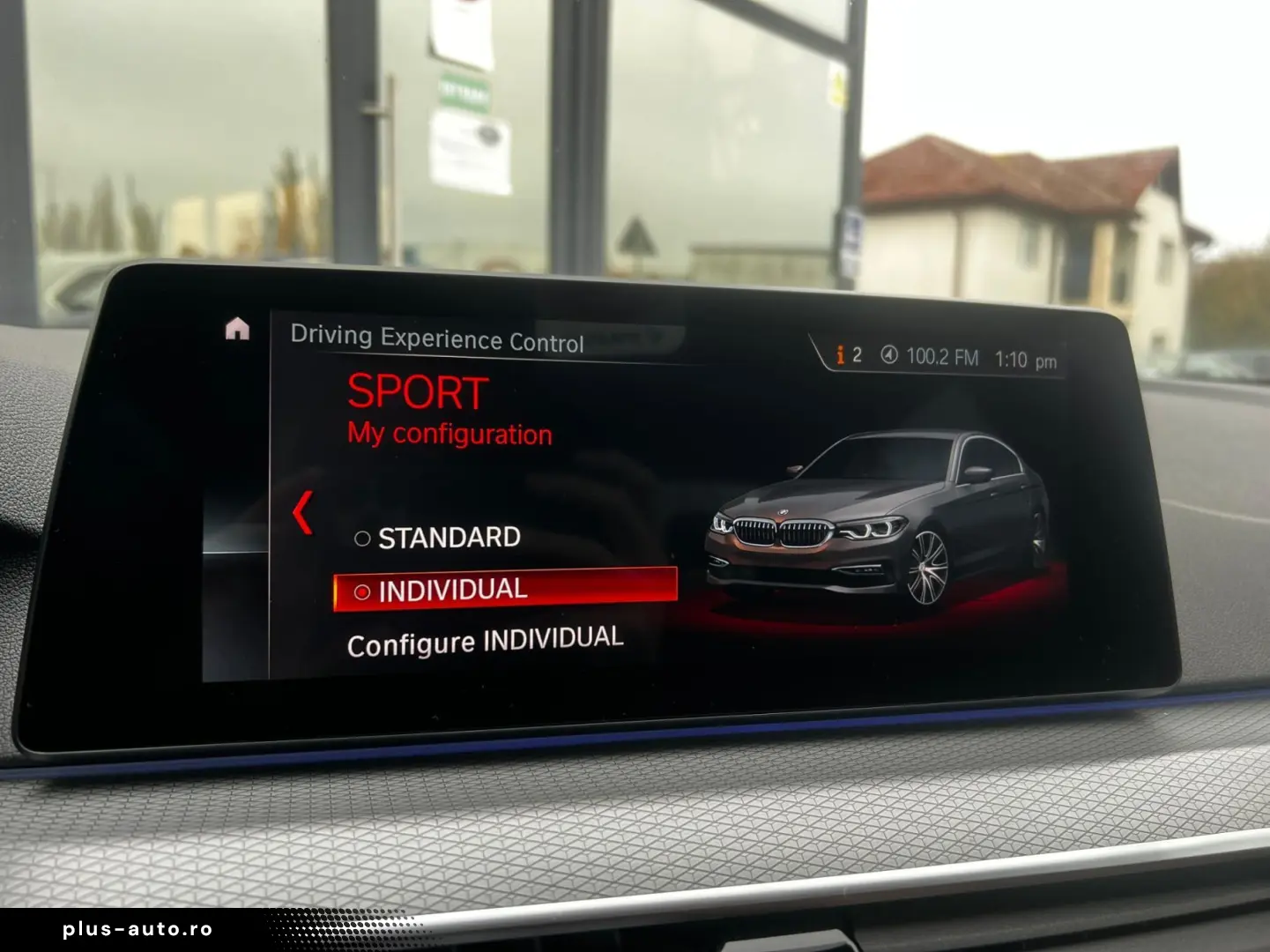Tap the My configuration label
The image size is (1270, 952).
click(449, 434)
